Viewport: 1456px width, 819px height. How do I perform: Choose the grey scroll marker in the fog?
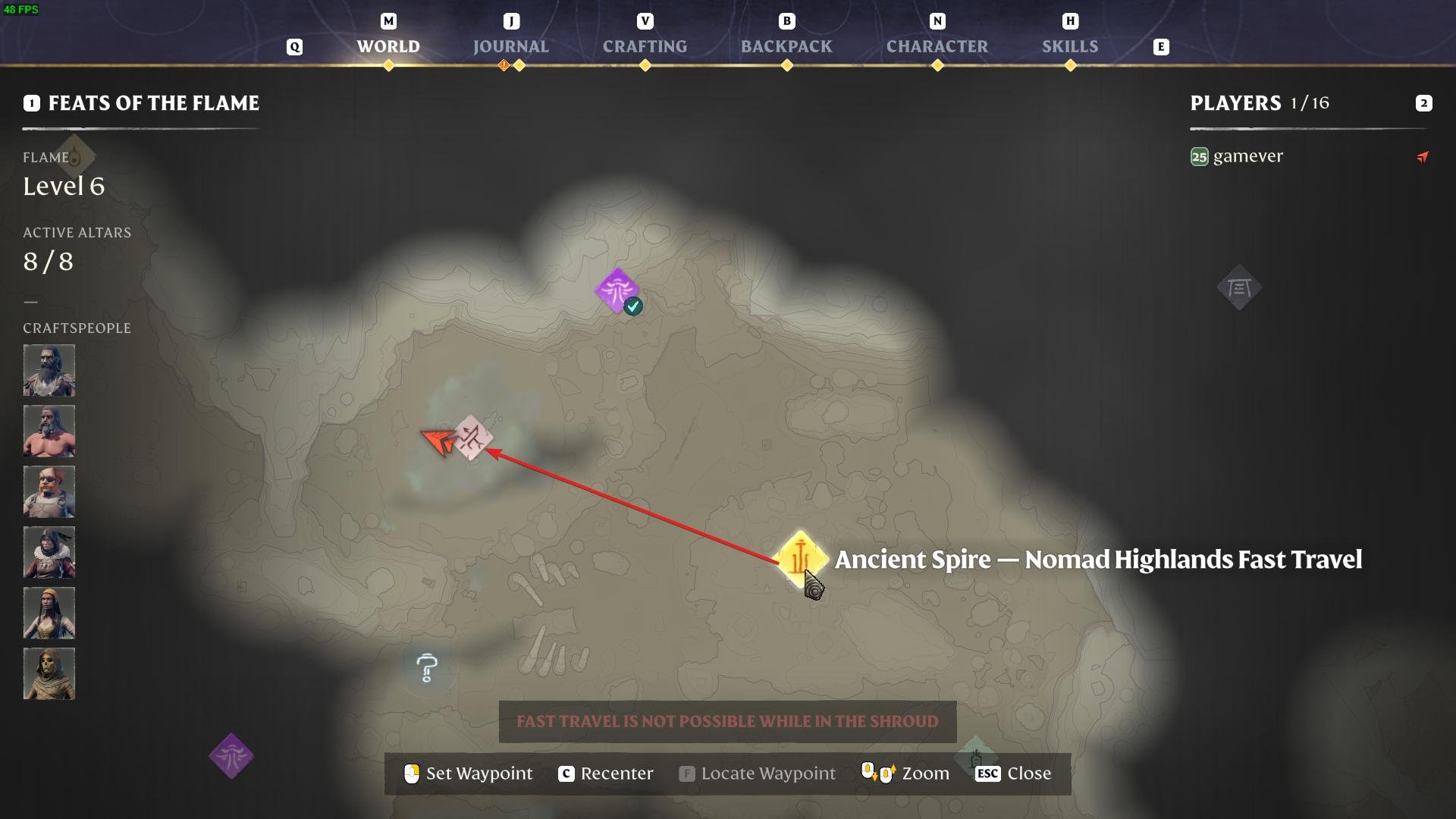[1239, 287]
